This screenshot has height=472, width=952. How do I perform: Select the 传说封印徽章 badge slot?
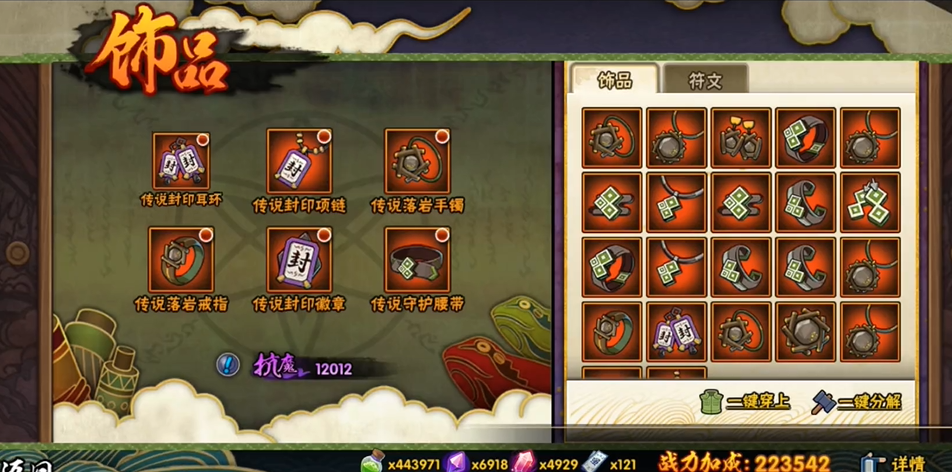(299, 259)
